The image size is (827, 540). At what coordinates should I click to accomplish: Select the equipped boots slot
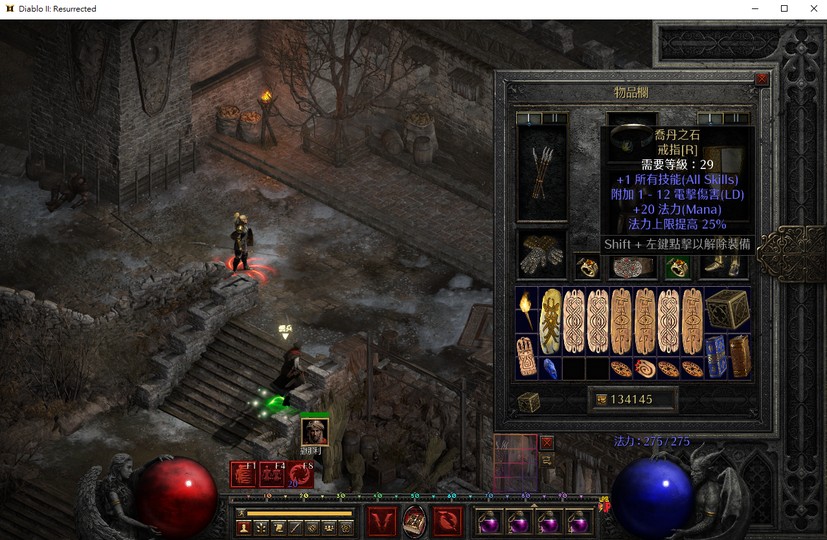(726, 266)
